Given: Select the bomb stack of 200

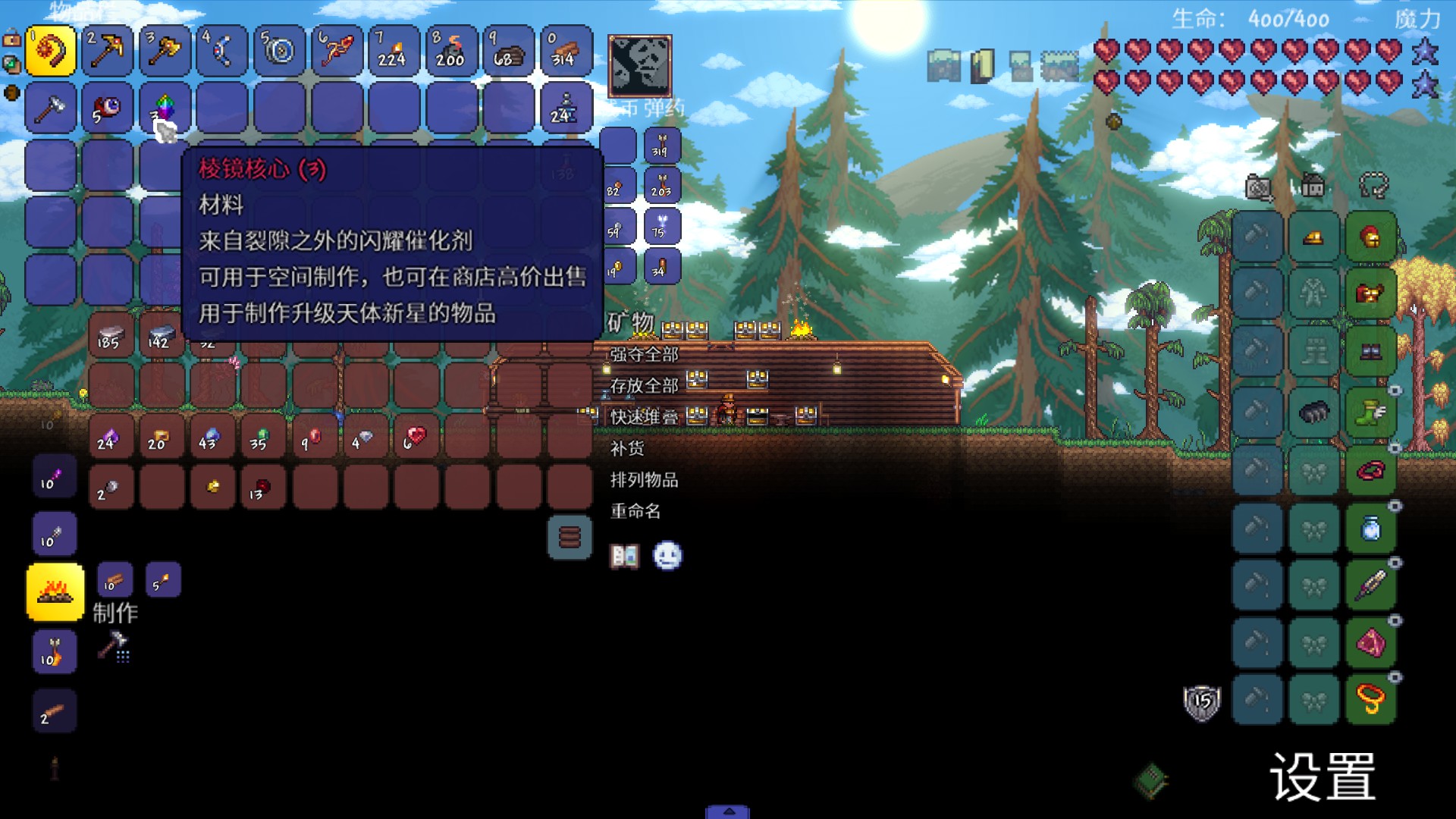Looking at the screenshot, I should pos(451,51).
